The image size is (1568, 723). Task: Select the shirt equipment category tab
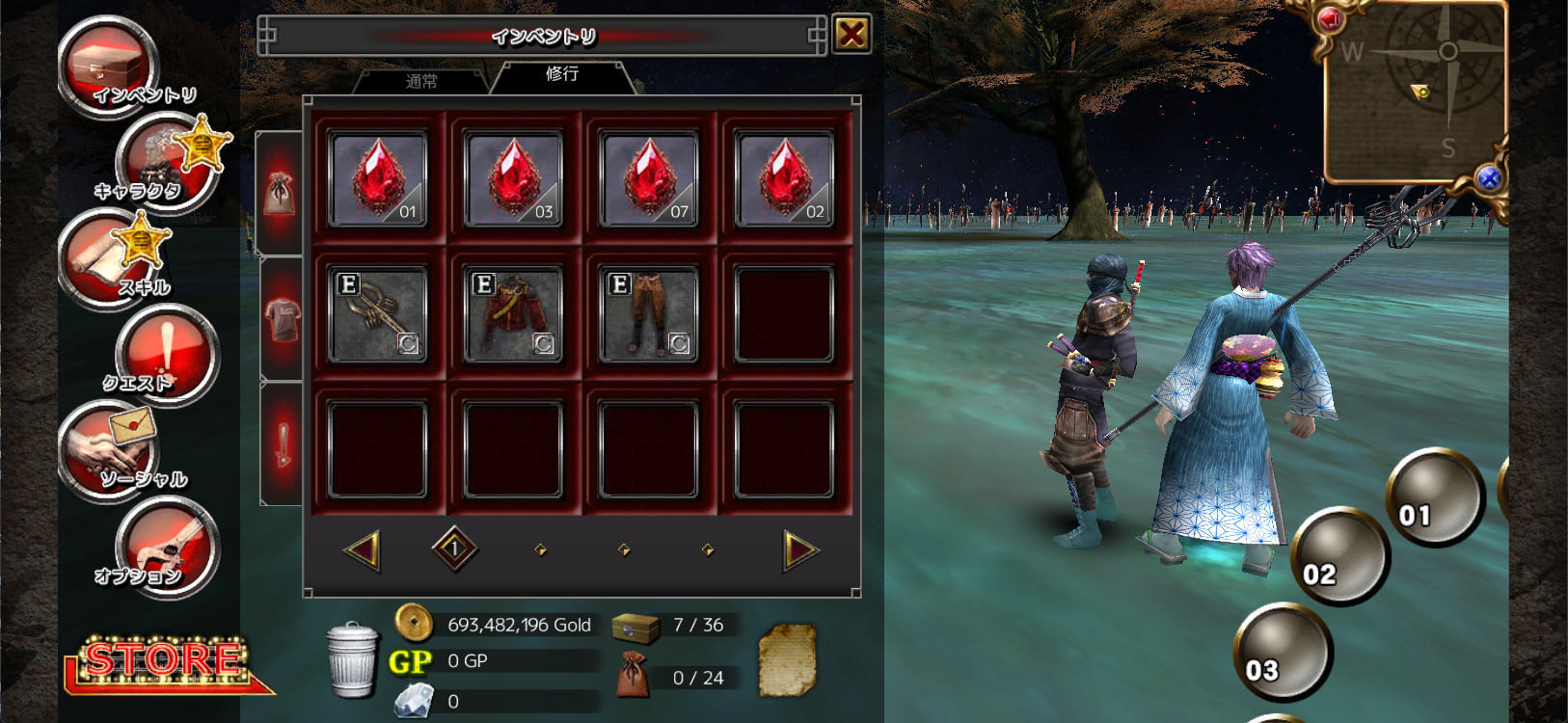282,318
